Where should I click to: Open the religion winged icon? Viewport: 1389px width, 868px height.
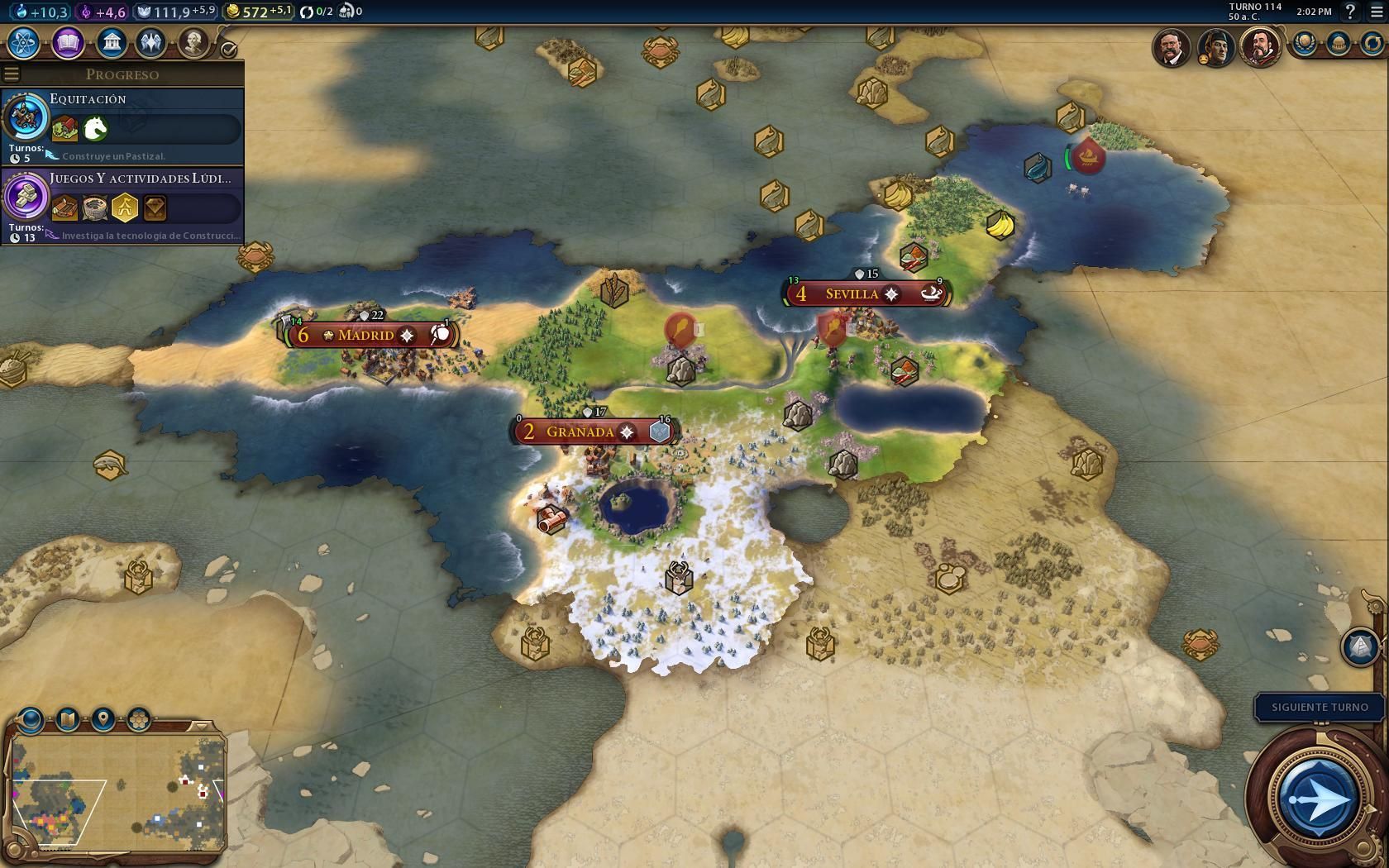[x=151, y=42]
